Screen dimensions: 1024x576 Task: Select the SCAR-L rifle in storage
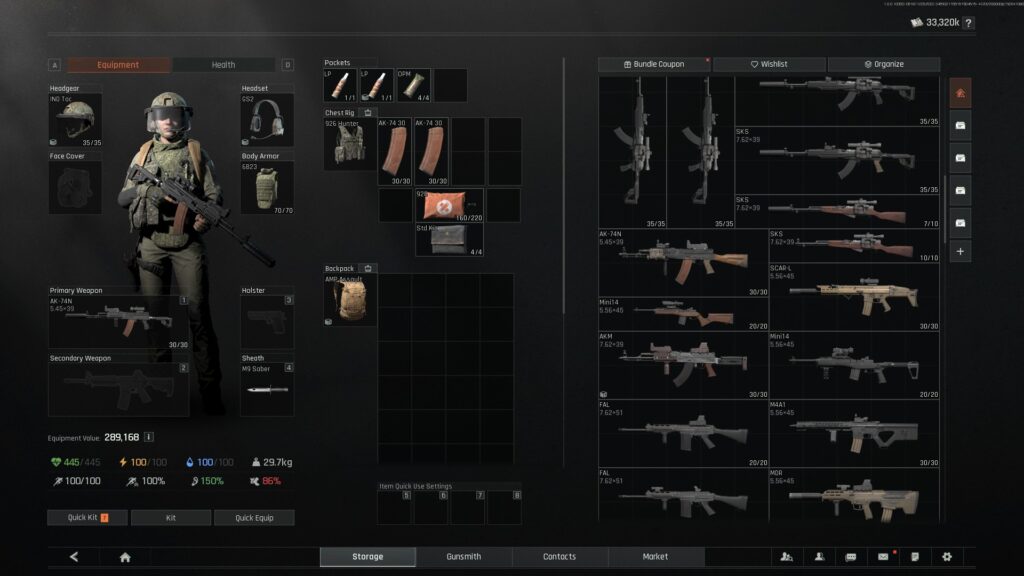pyautogui.click(x=855, y=298)
